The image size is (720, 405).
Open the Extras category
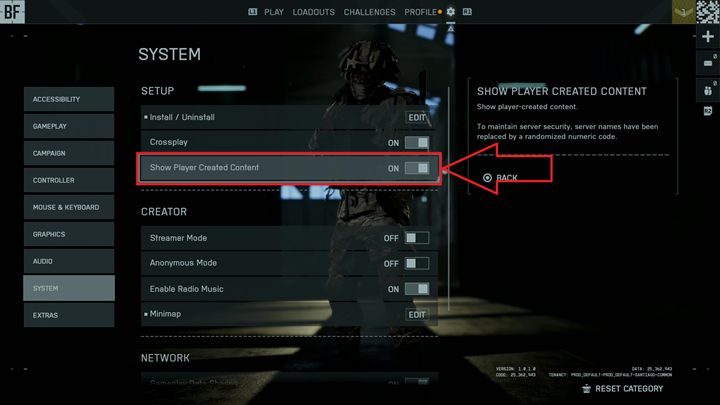68,315
